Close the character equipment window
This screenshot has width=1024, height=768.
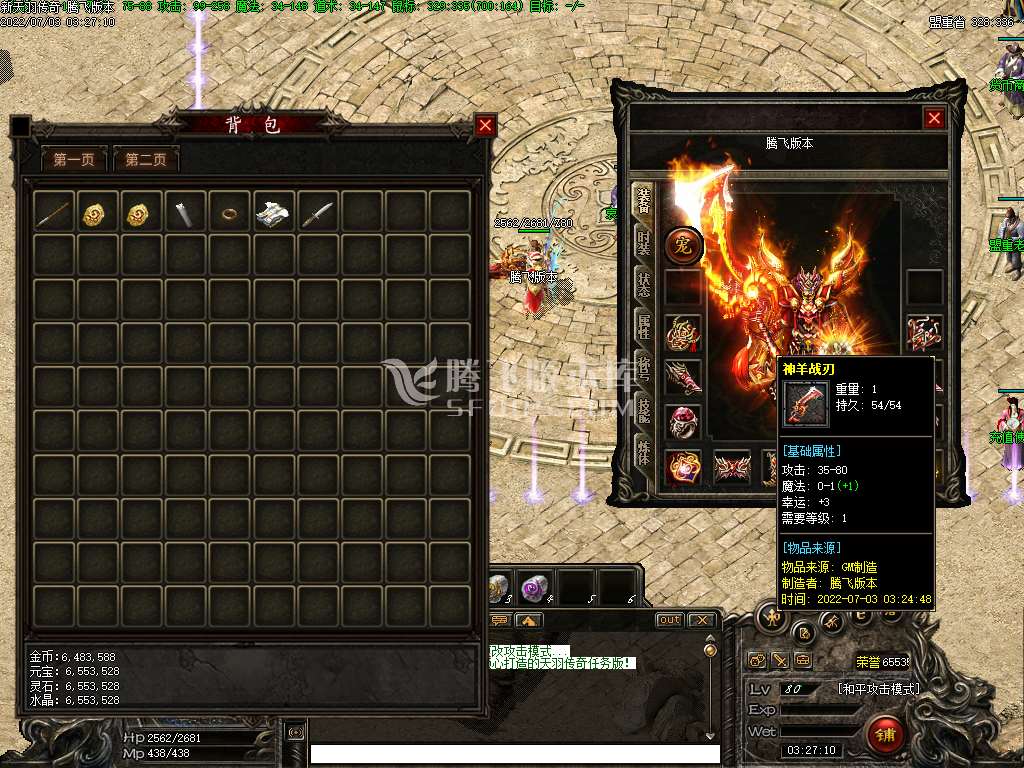click(934, 118)
